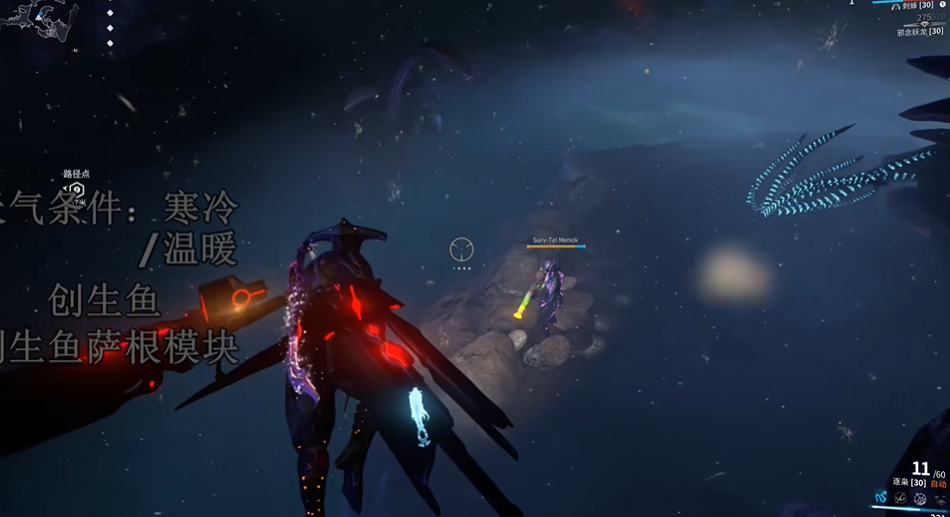Activate the fourth warframe ability icon

(x=939, y=497)
